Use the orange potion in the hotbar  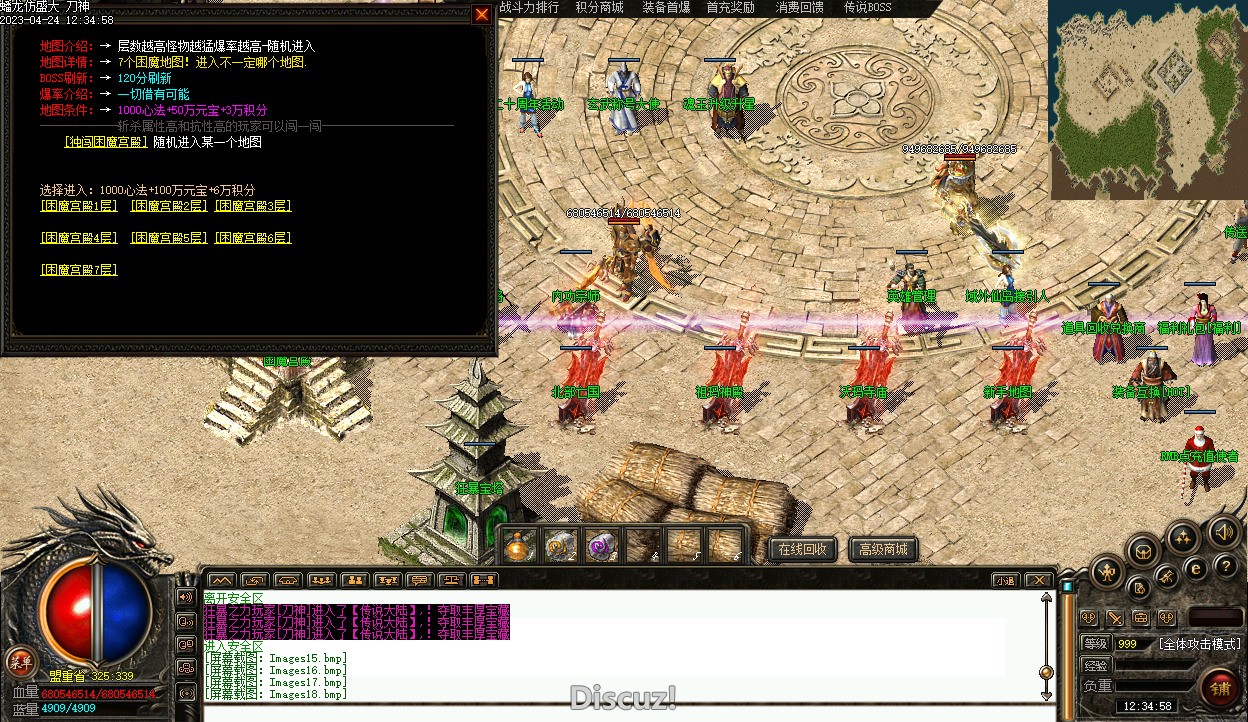(x=520, y=546)
